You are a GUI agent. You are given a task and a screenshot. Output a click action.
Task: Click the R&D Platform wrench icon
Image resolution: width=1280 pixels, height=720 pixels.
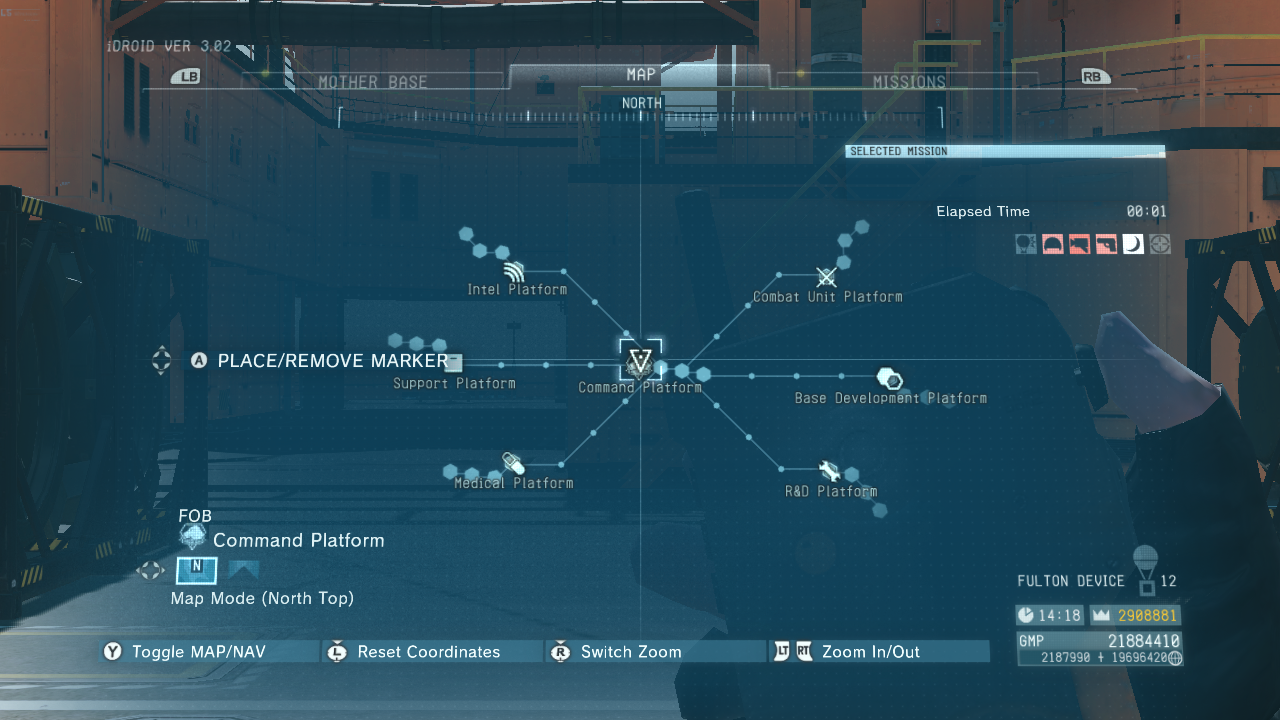pos(828,471)
